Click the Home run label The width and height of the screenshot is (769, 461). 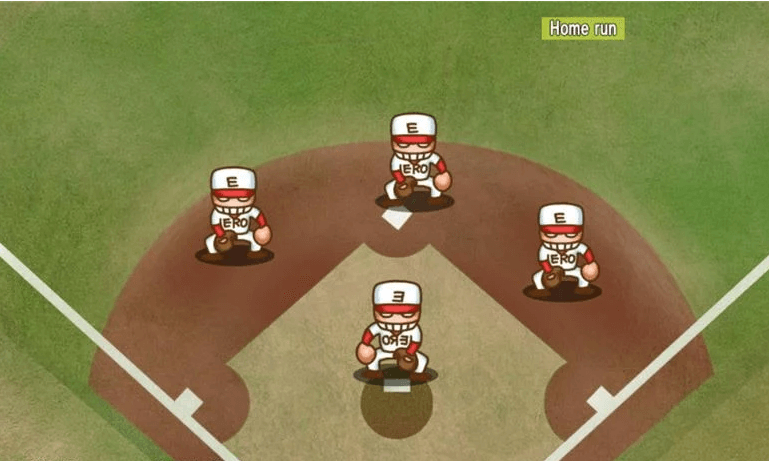582,28
